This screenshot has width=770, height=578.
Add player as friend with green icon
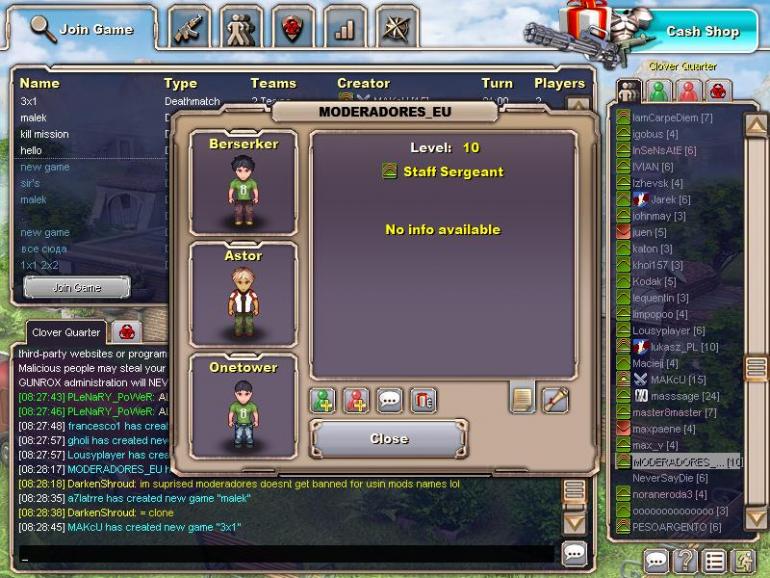pyautogui.click(x=322, y=400)
